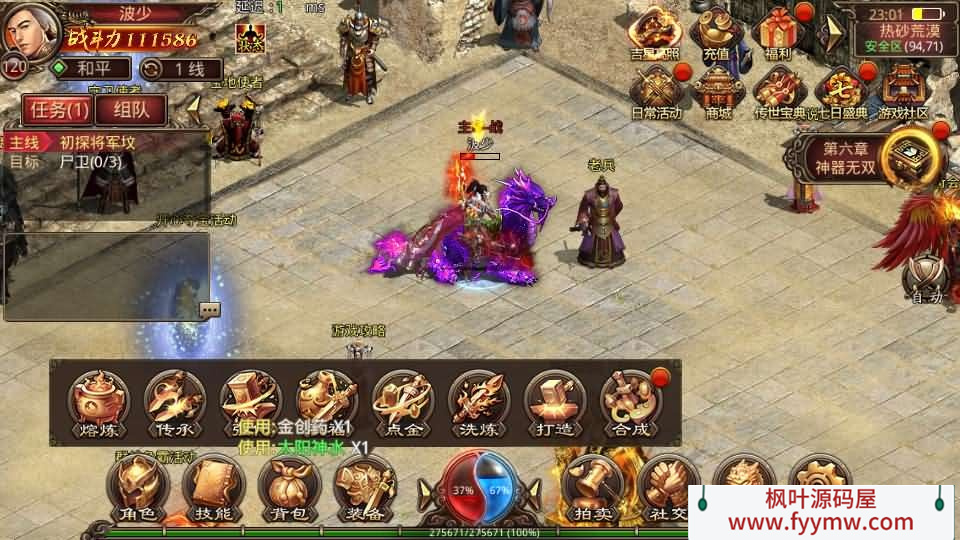The image size is (960, 540).
Task: Select the 传承 (inheritance) forge icon
Action: (x=175, y=402)
